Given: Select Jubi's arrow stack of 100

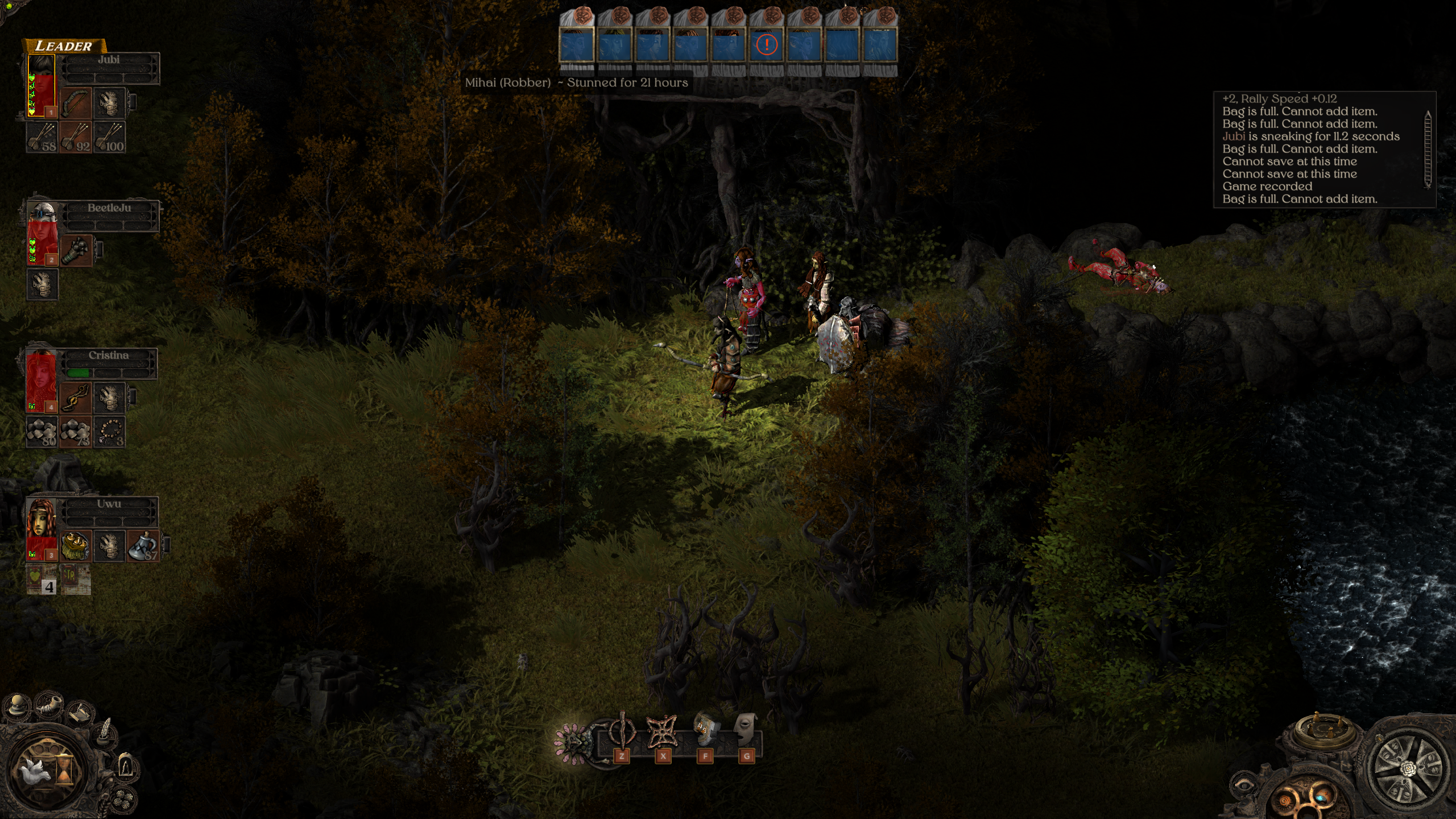Looking at the screenshot, I should (109, 137).
